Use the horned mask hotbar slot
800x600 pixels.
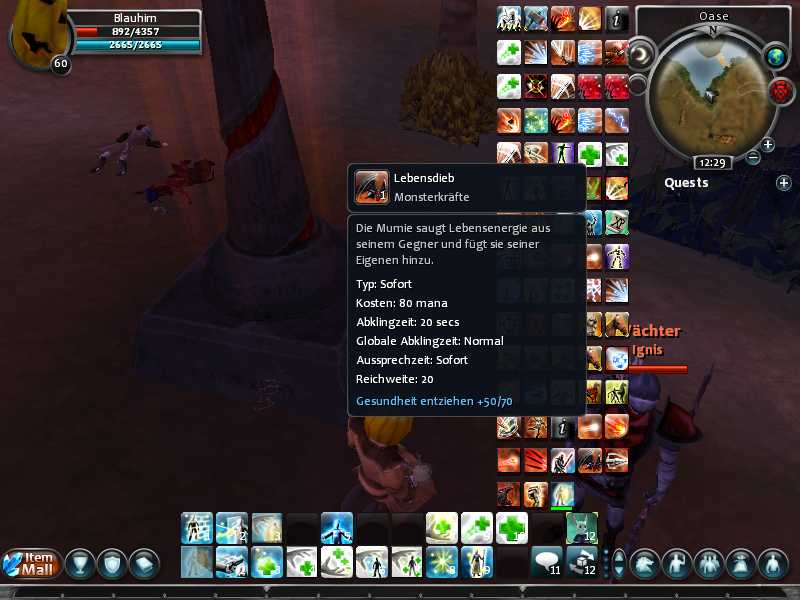pos(581,527)
